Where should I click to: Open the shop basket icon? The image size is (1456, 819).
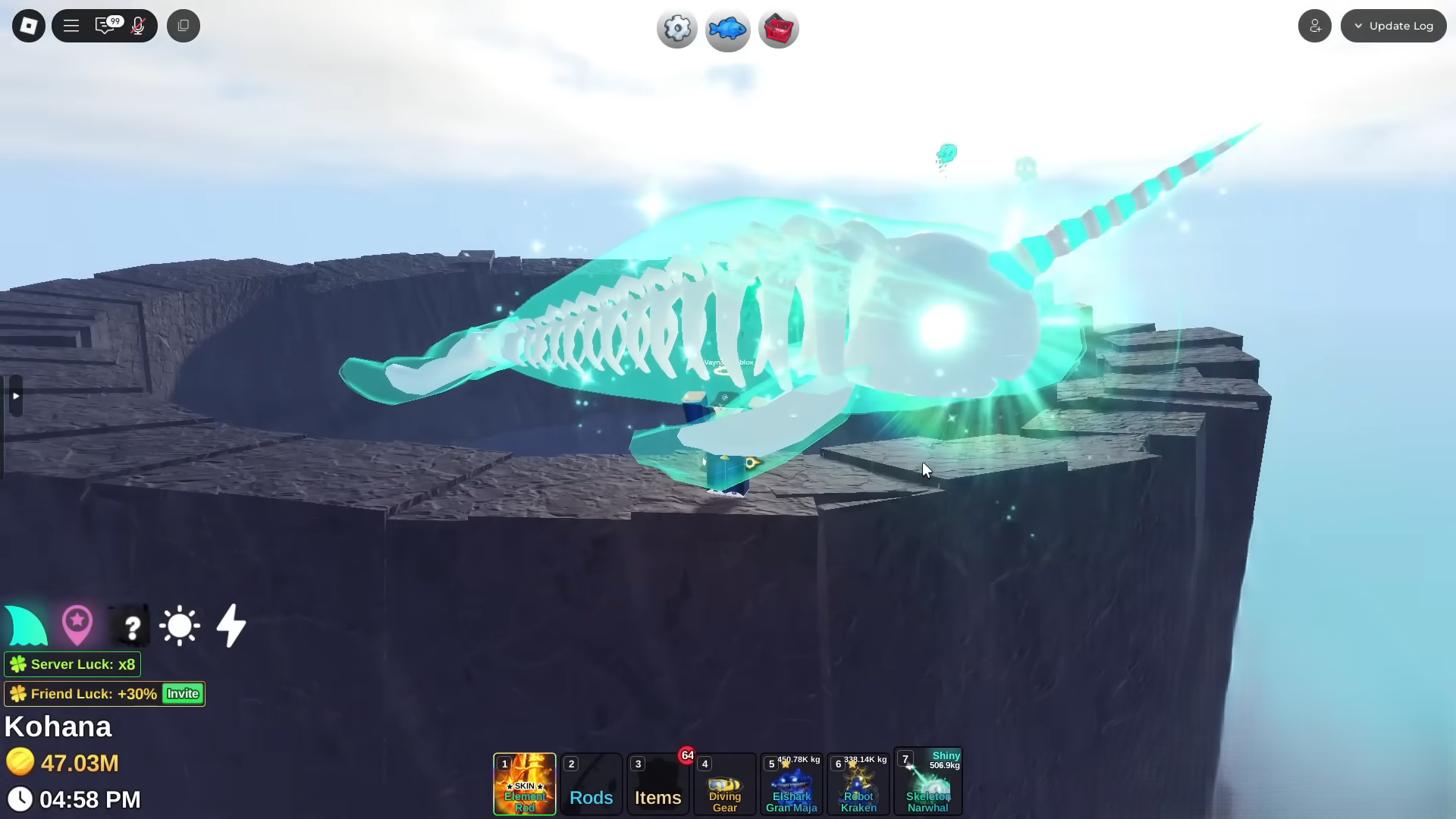tap(778, 29)
